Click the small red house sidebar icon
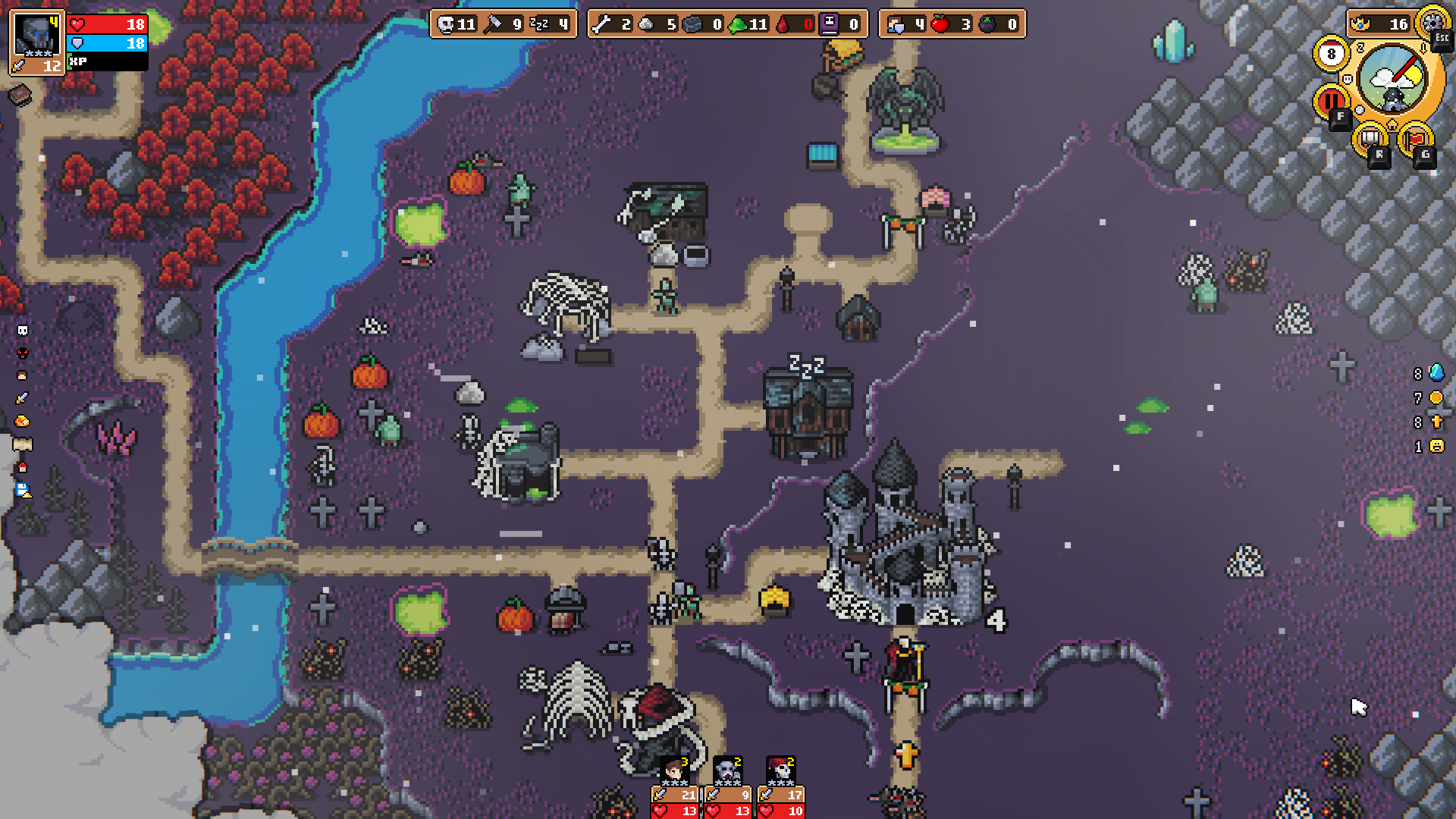Screen dimensions: 1456x819 [x=23, y=467]
